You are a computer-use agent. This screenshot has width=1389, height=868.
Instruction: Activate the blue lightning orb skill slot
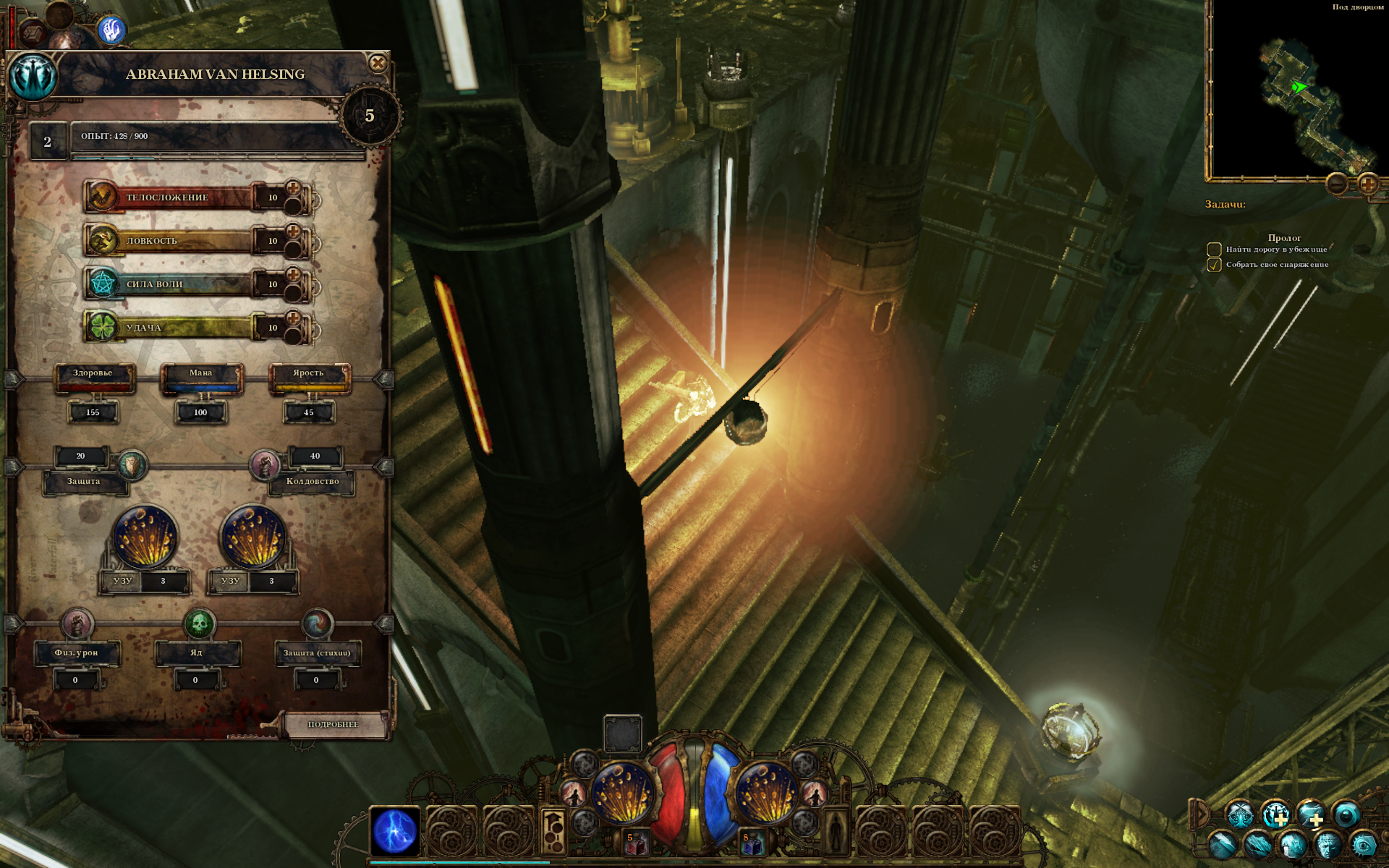(x=395, y=831)
